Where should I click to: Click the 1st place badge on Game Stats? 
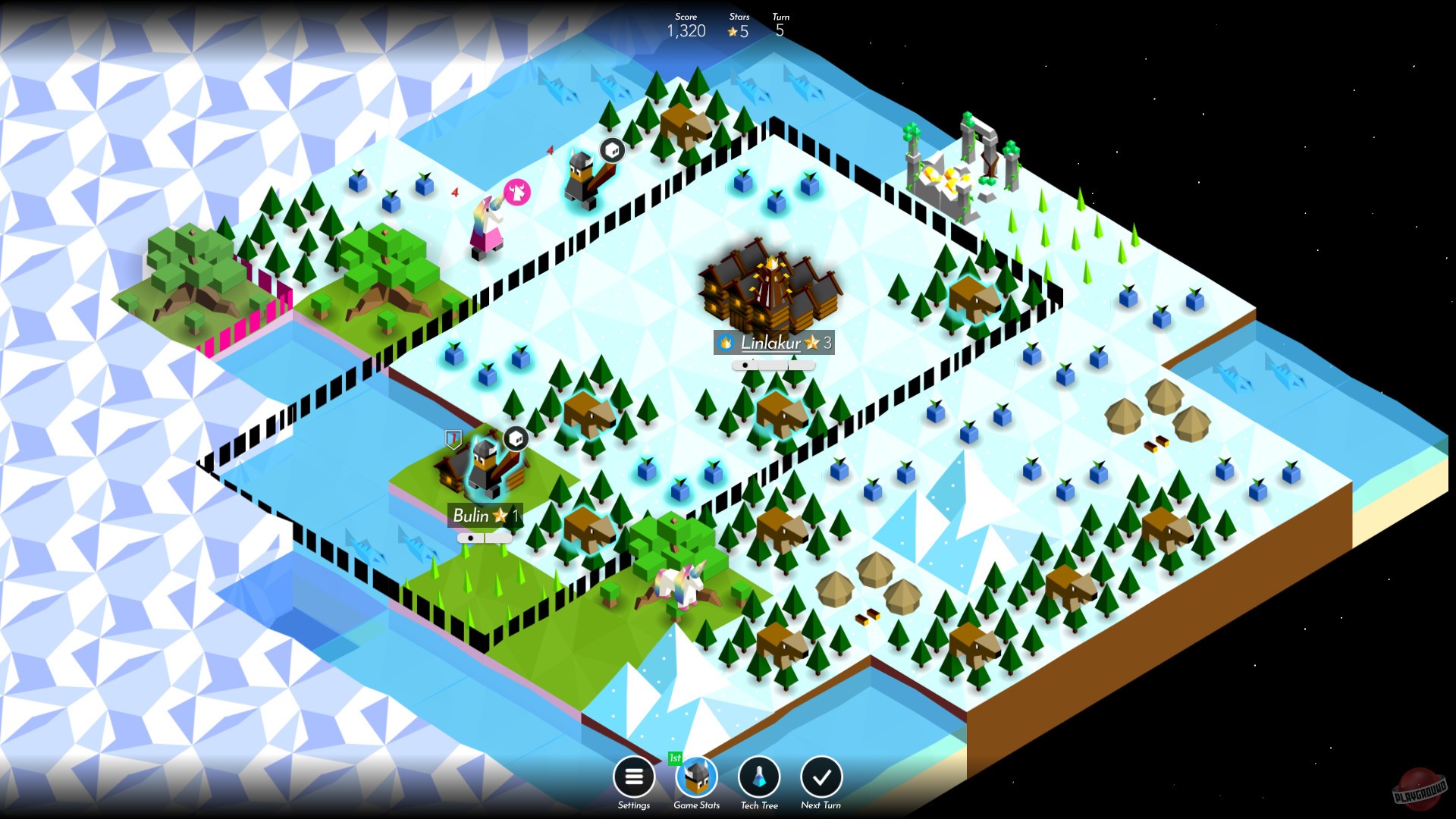point(676,756)
